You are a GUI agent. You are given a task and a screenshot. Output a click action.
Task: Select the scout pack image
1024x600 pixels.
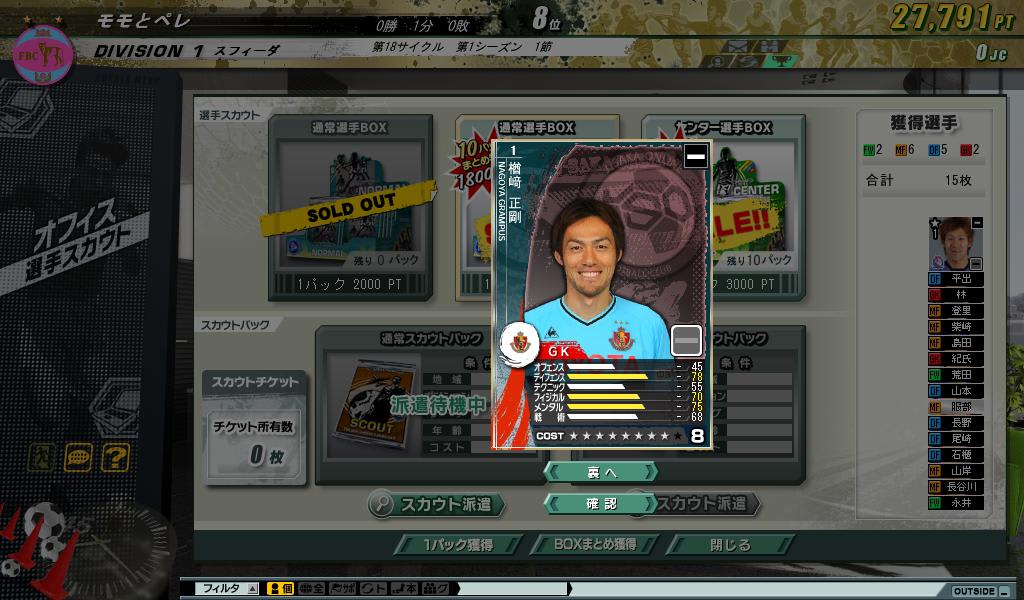370,402
